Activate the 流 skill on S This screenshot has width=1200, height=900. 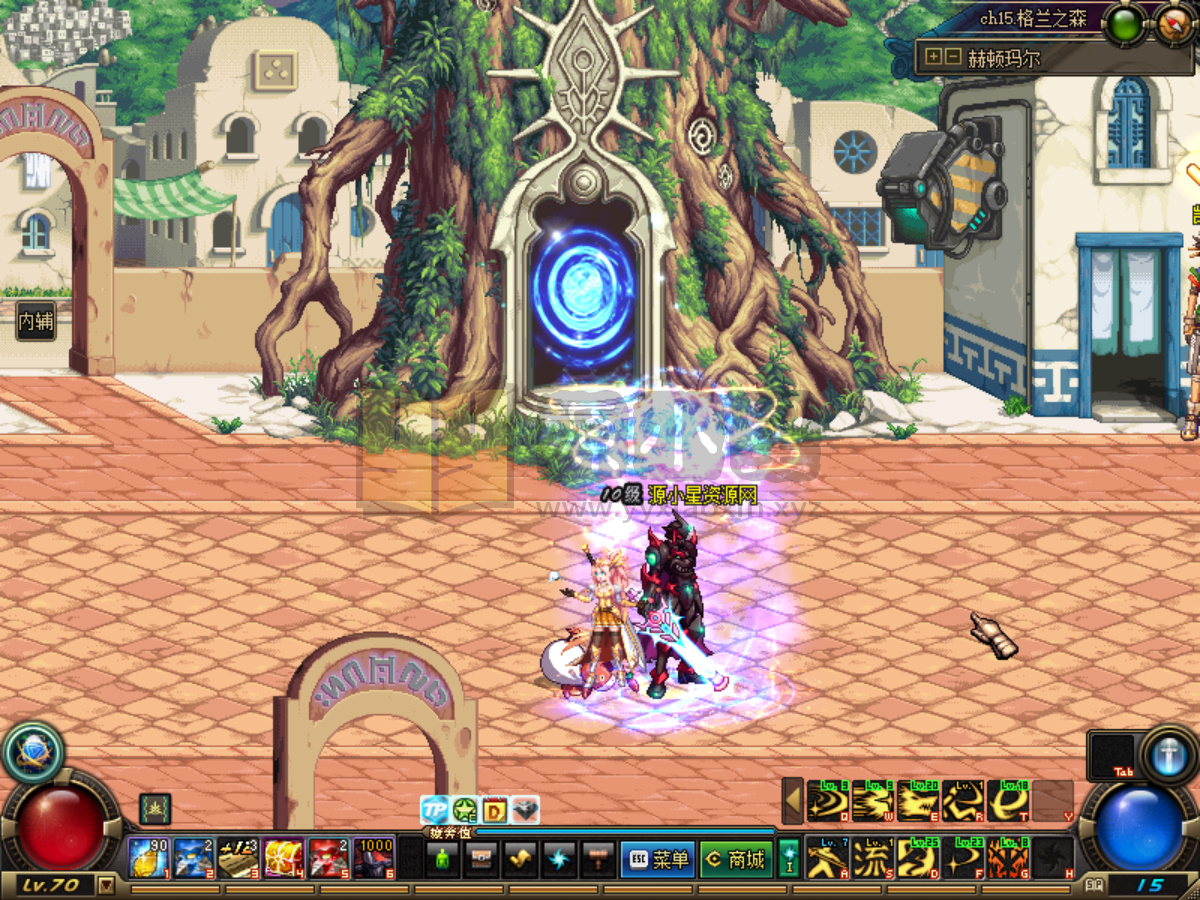point(872,858)
